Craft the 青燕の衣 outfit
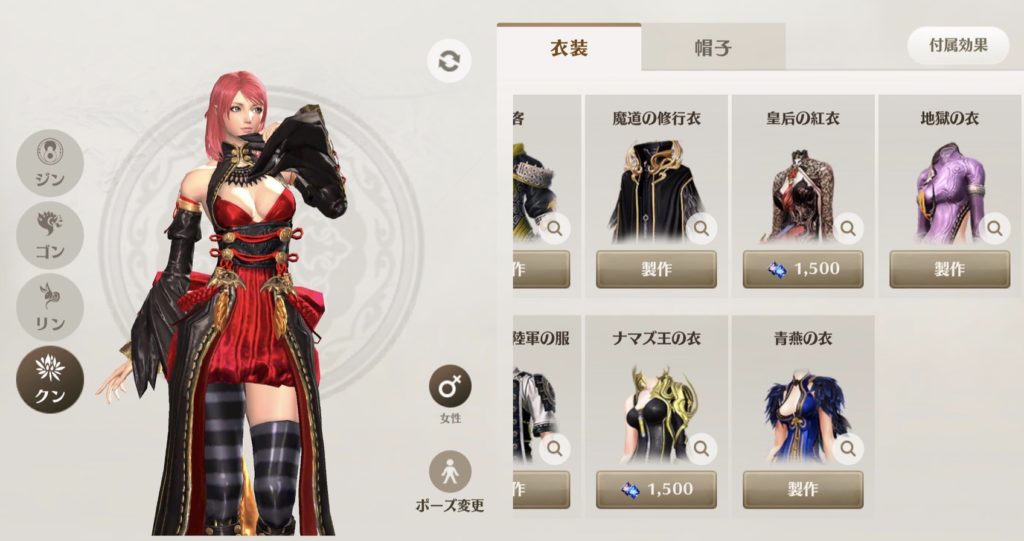1024x541 pixels. click(x=802, y=490)
